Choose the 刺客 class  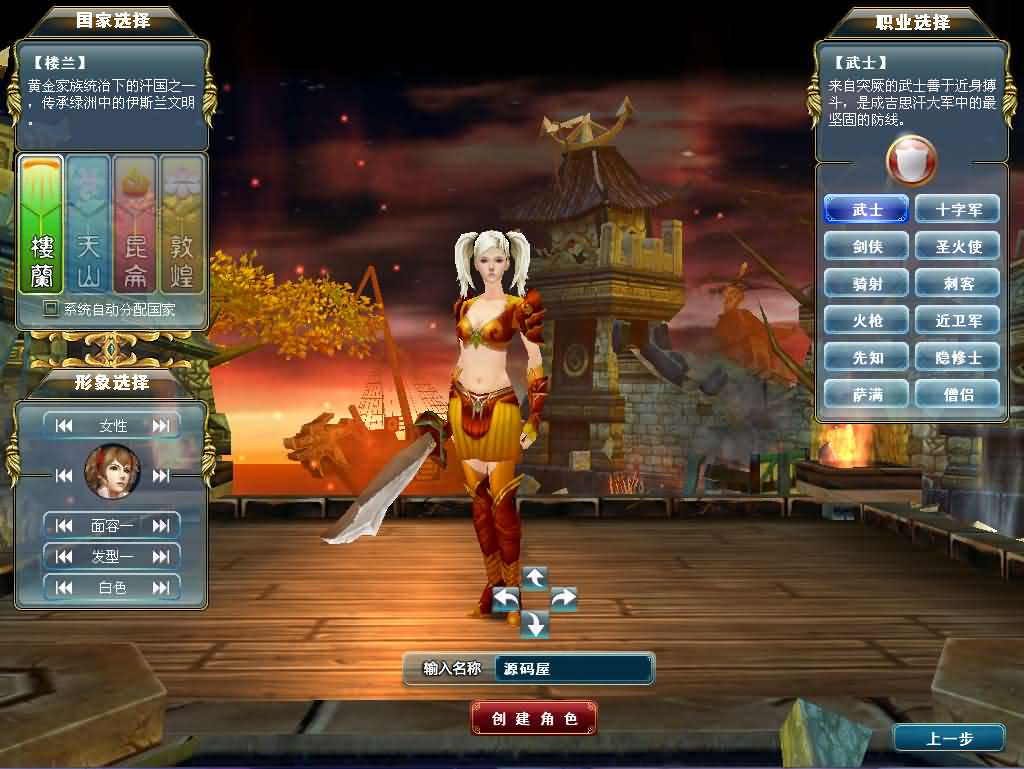[x=957, y=284]
